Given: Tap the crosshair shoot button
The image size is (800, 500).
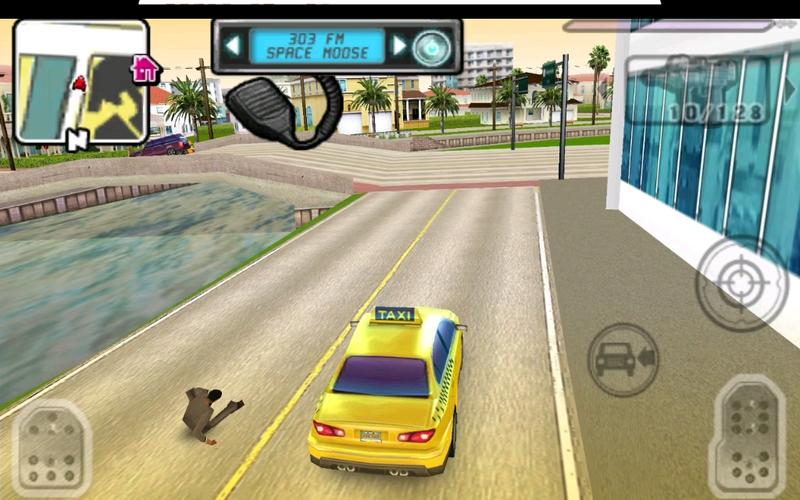Looking at the screenshot, I should (x=741, y=283).
